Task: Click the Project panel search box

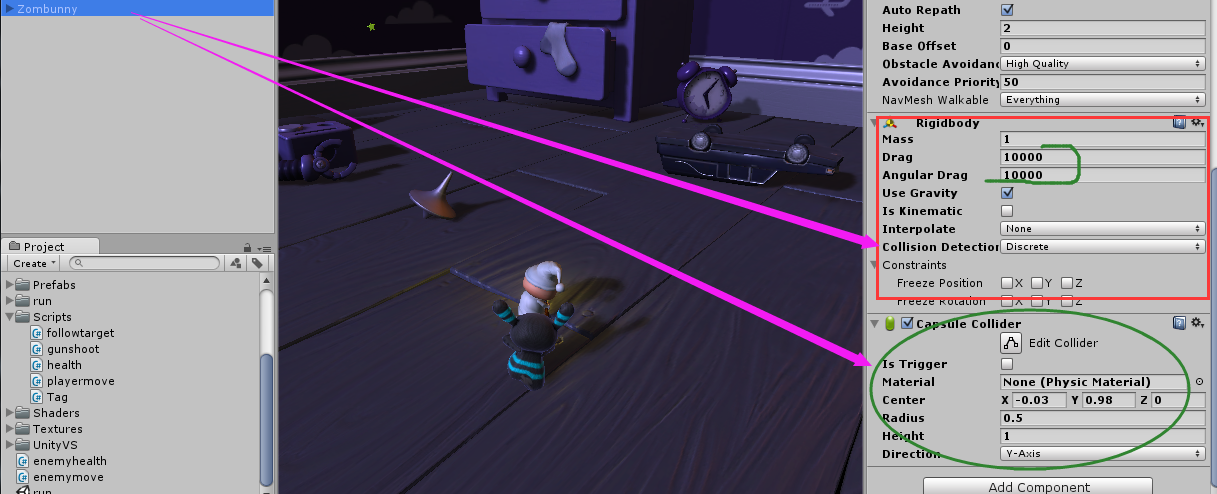Action: pyautogui.click(x=146, y=263)
